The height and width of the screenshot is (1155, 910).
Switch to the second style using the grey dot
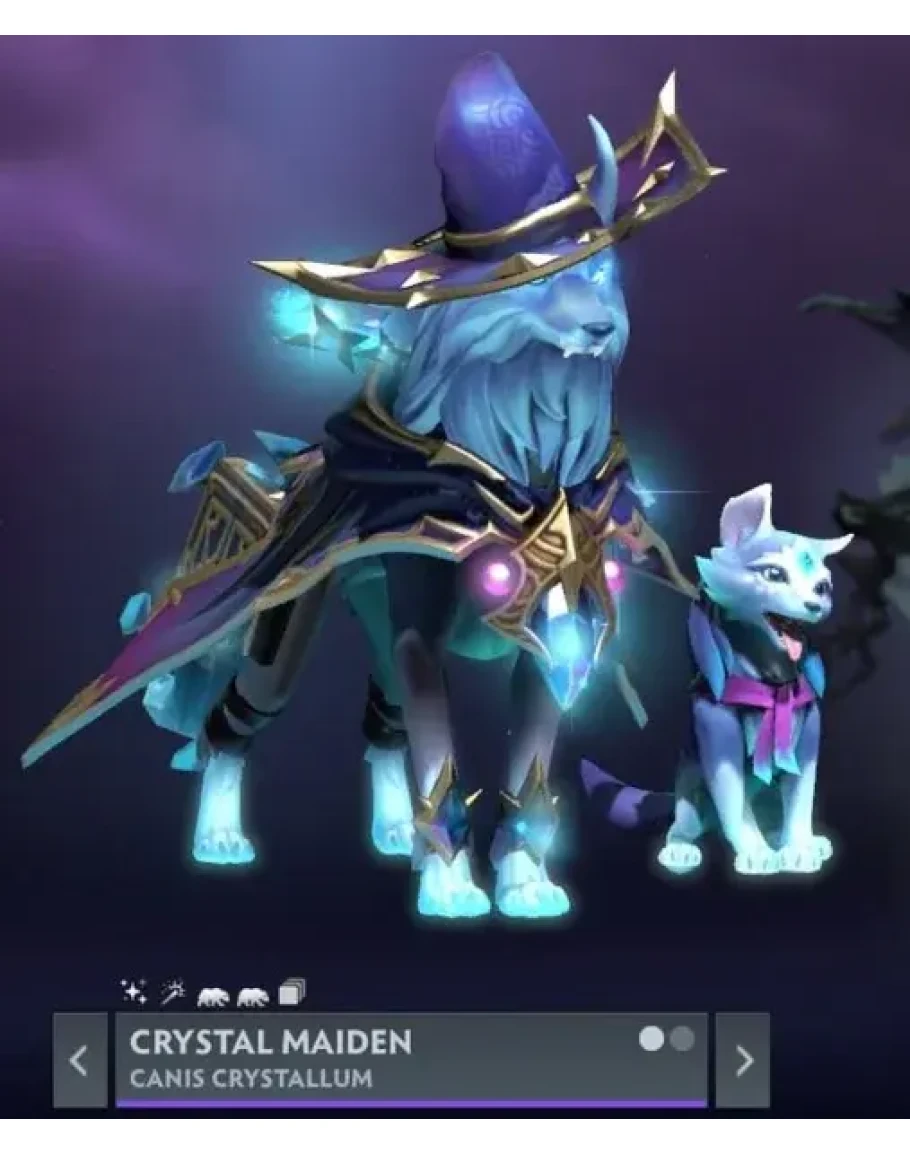[x=683, y=1040]
